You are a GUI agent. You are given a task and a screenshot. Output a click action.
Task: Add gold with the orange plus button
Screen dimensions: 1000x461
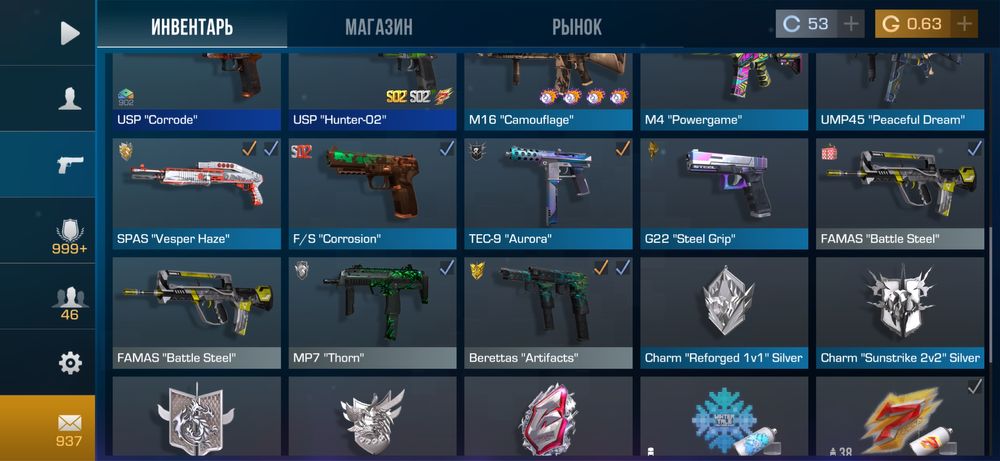pyautogui.click(x=964, y=24)
